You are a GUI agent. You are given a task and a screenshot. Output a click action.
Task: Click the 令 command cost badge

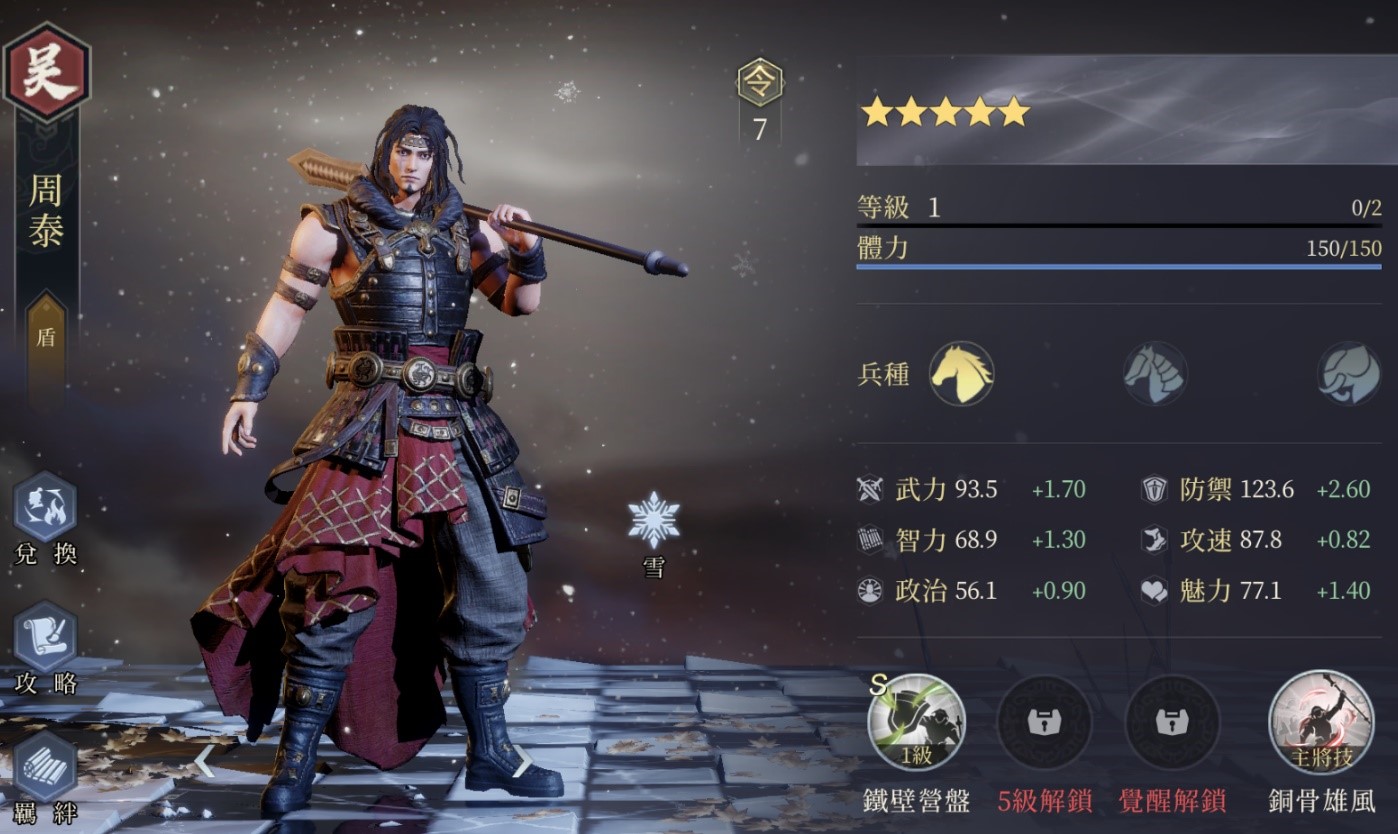point(760,84)
